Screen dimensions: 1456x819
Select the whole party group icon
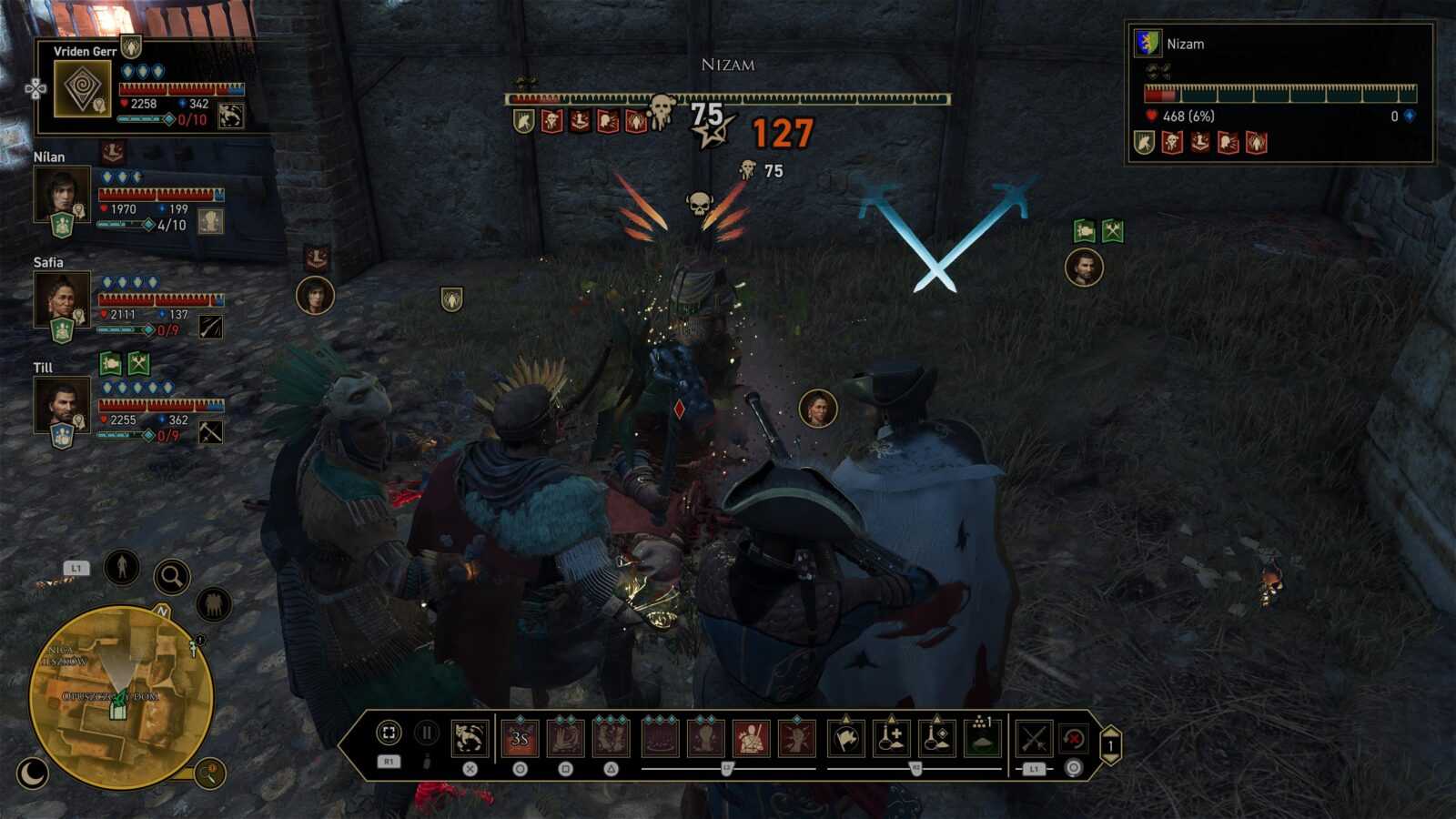click(x=214, y=602)
